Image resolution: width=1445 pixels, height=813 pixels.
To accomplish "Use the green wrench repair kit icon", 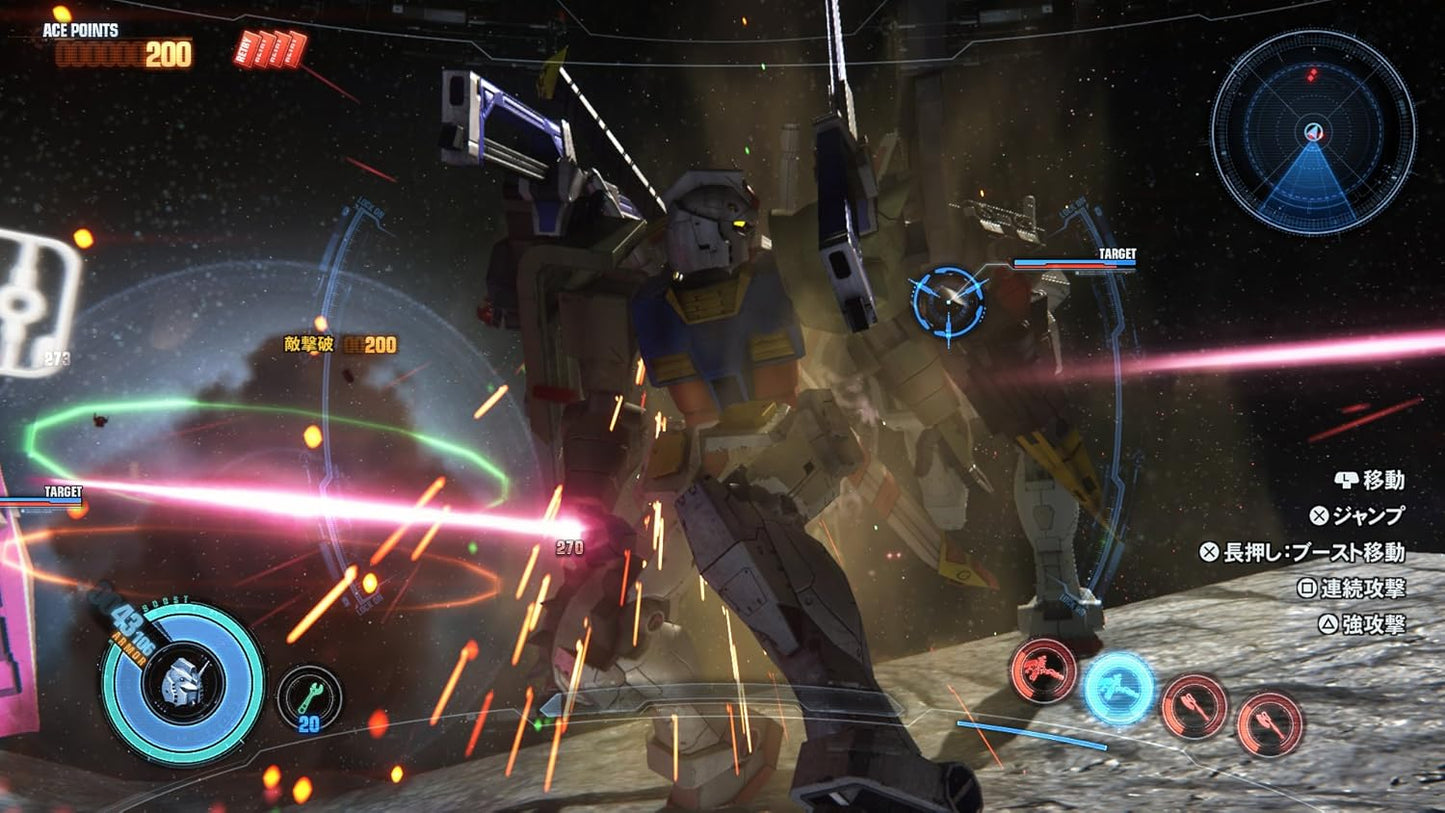I will click(309, 697).
